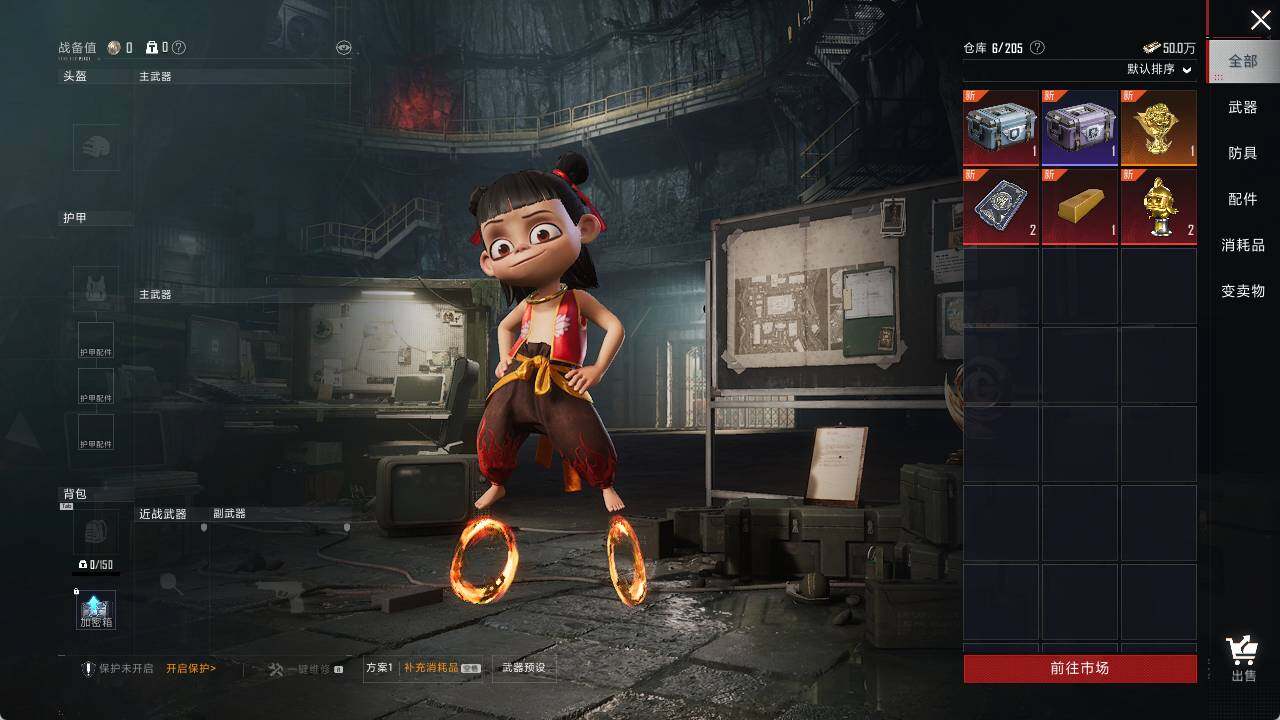Select the silver-blue supply crate item

[1001, 127]
